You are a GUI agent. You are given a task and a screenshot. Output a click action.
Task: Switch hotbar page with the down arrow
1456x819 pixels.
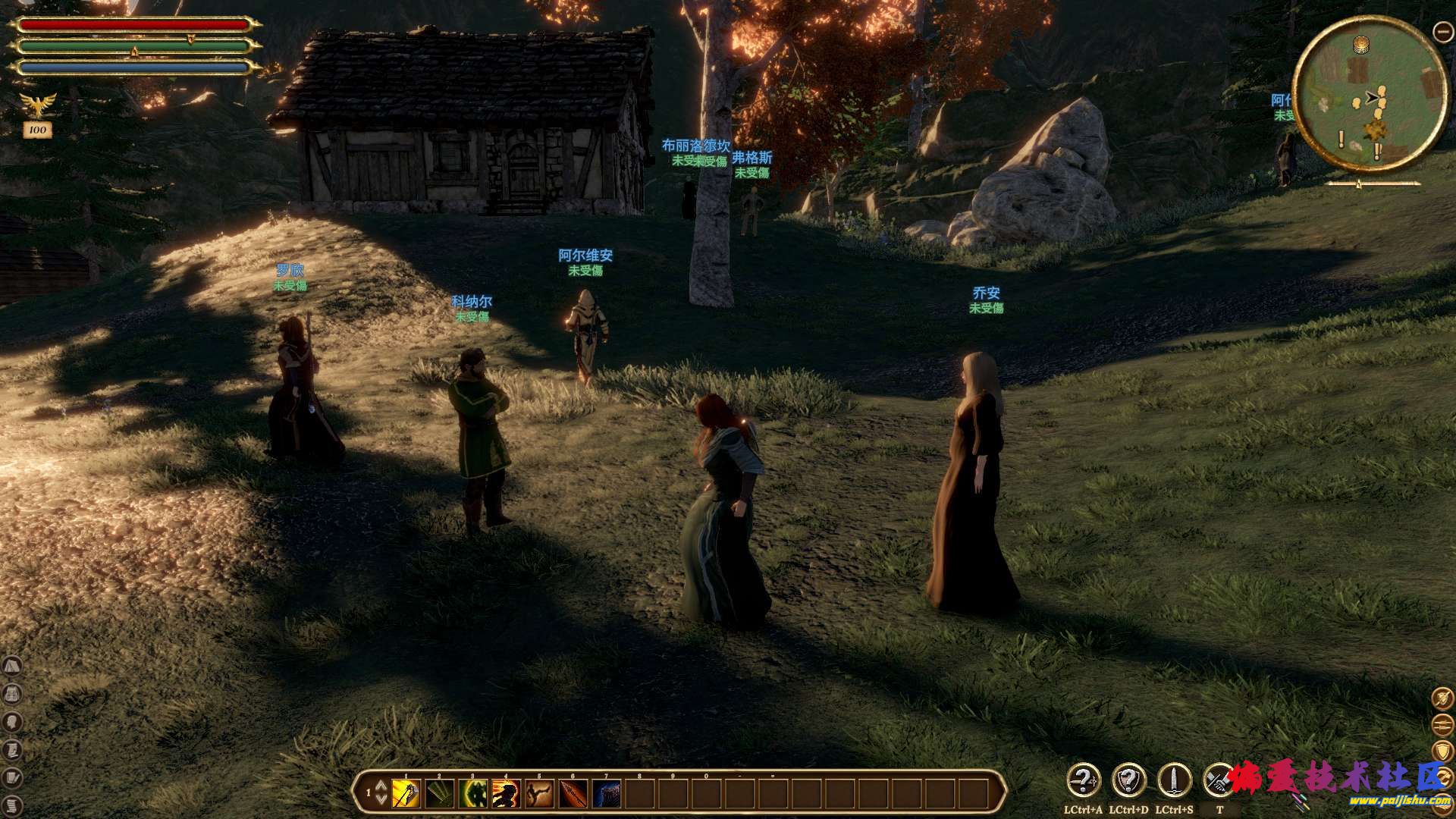tap(381, 801)
